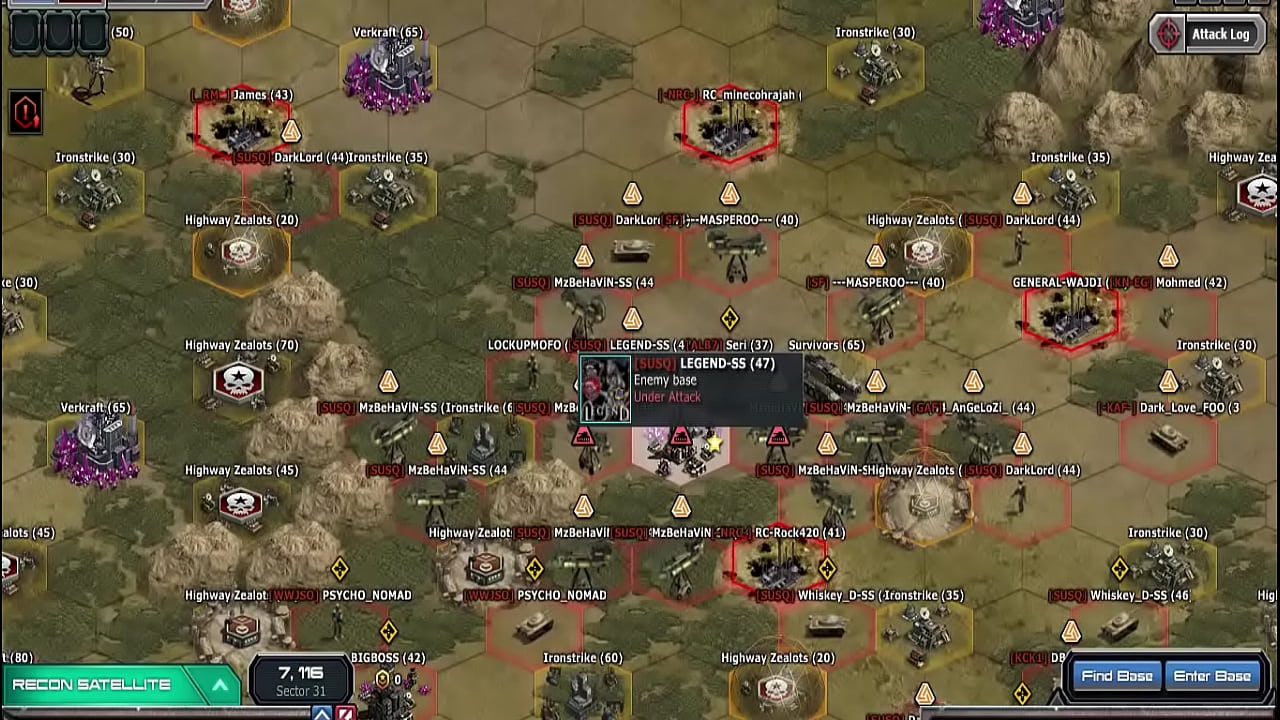Select the Ironstrike (60) base hex
This screenshot has width=1280, height=720.
583,688
